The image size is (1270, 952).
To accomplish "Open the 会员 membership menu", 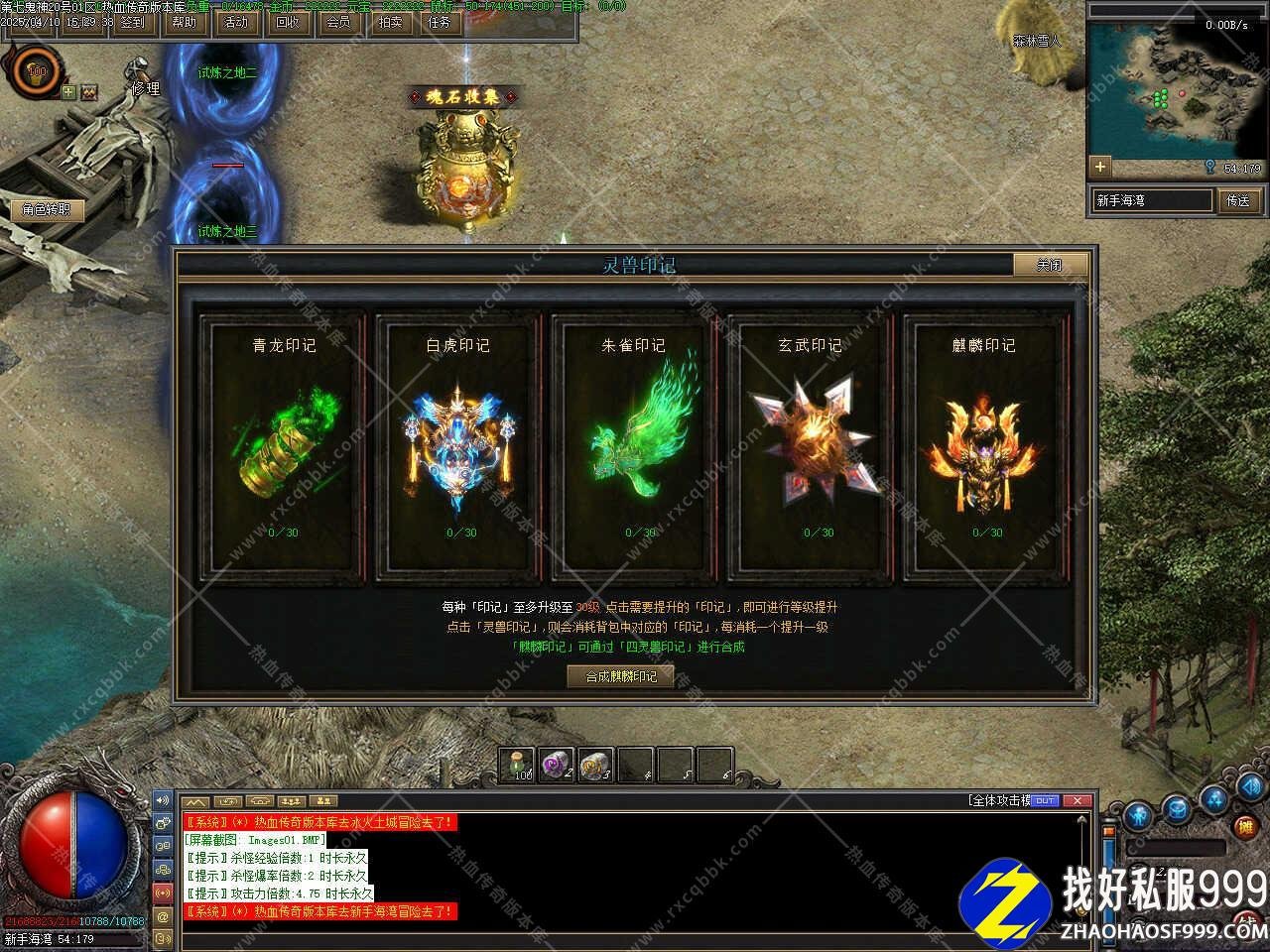I will pyautogui.click(x=339, y=21).
